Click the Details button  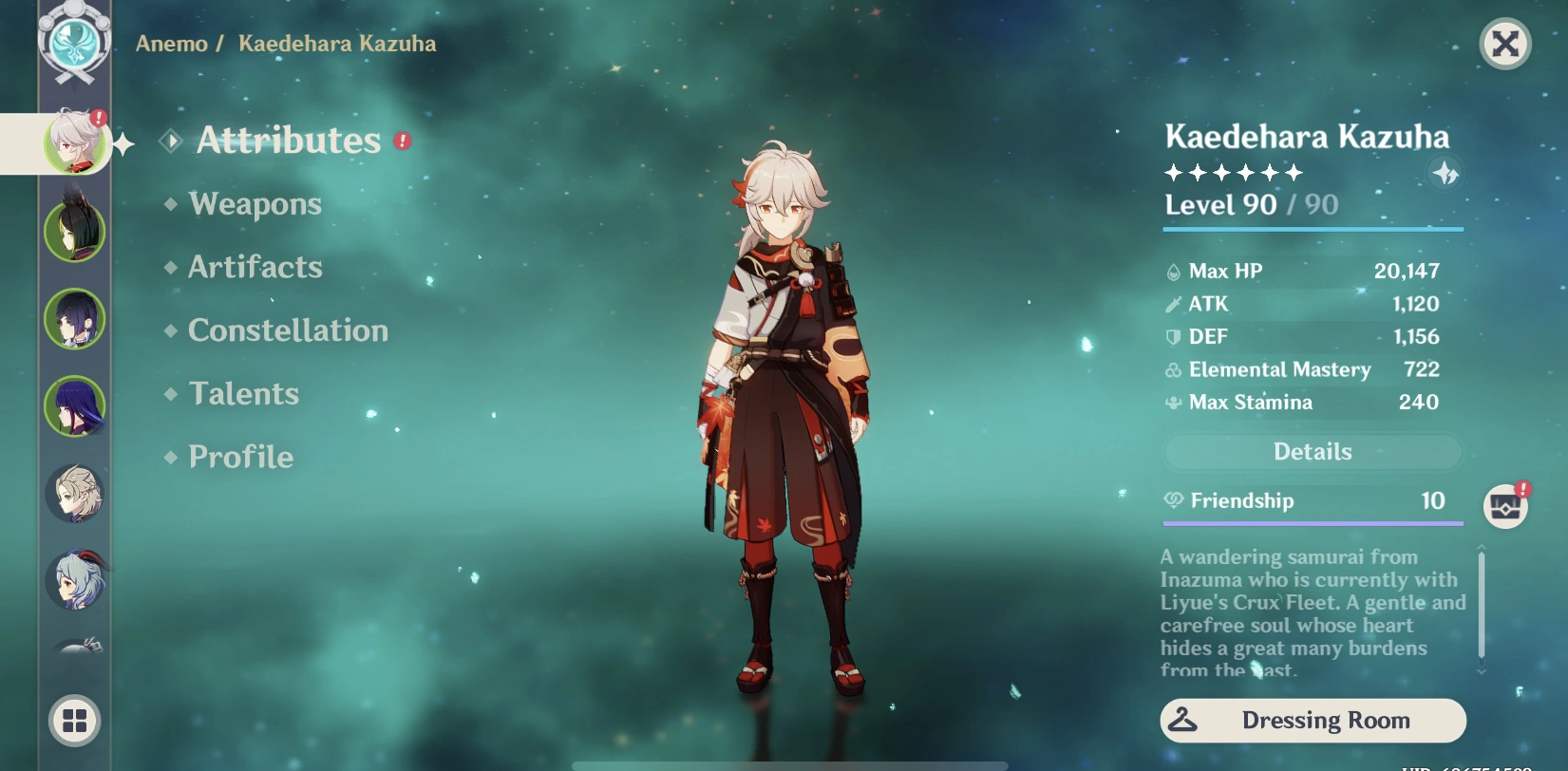(1313, 452)
